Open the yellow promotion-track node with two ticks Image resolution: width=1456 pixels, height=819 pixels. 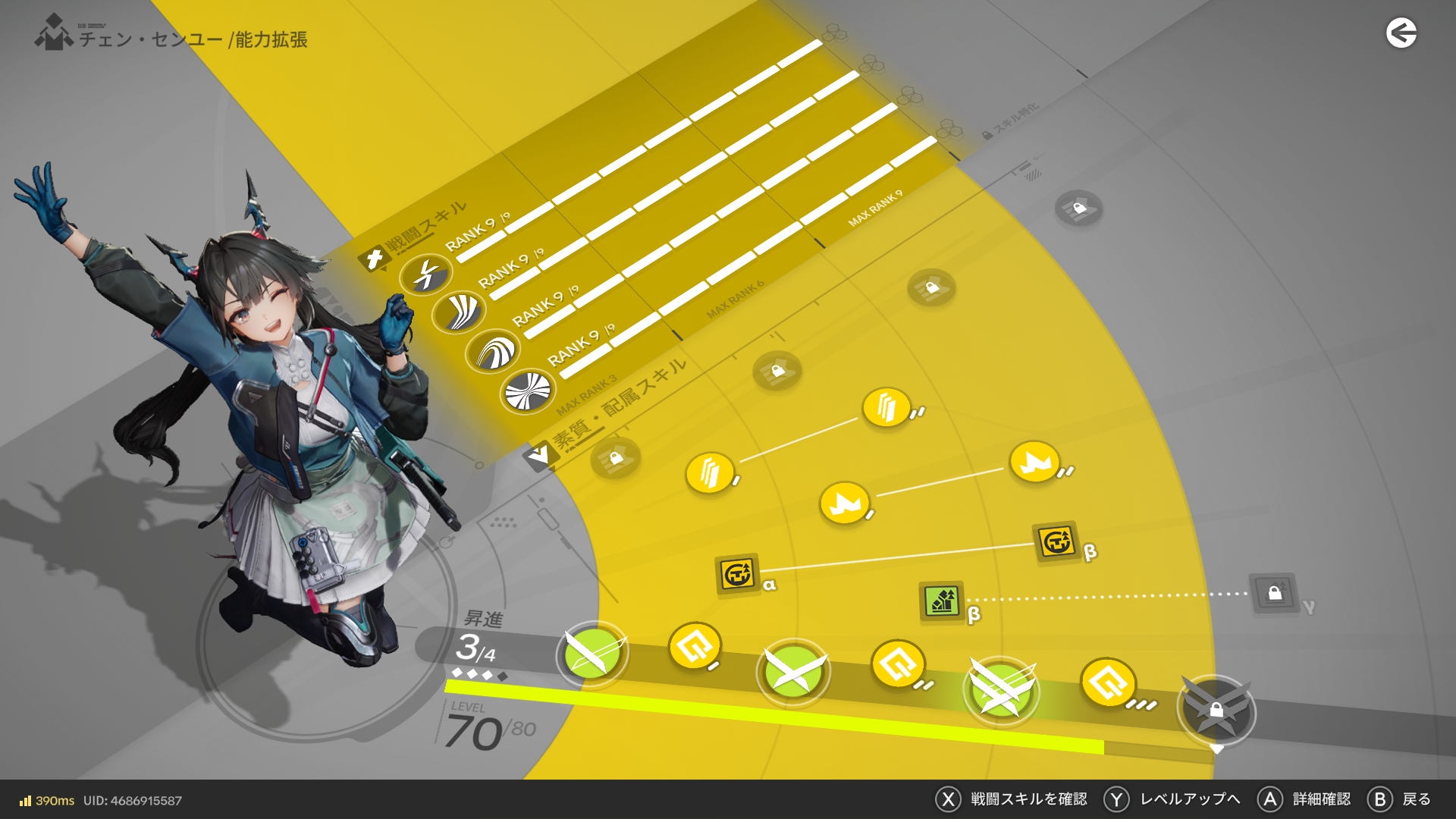897,664
